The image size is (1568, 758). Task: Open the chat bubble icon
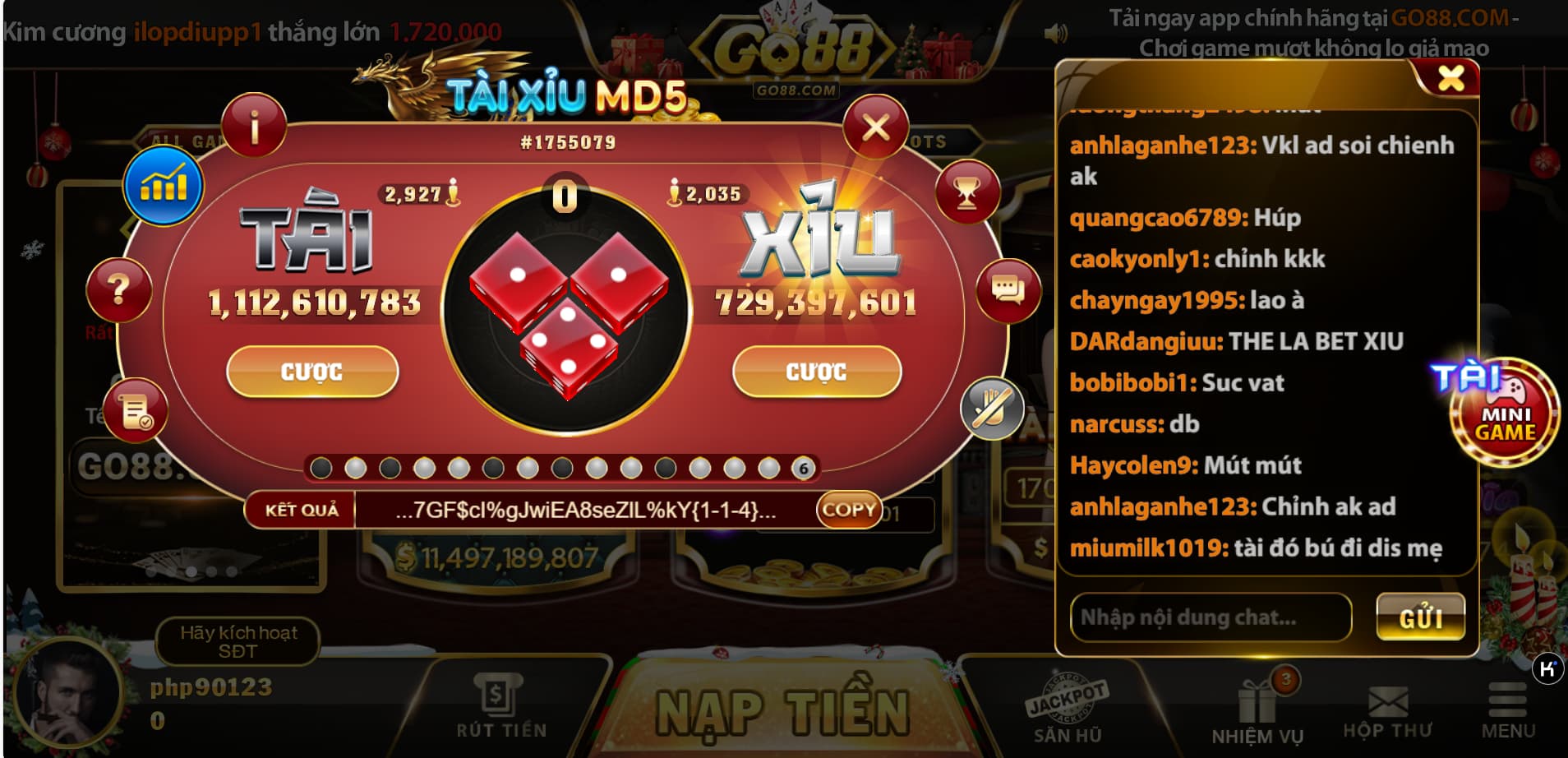pos(1008,289)
